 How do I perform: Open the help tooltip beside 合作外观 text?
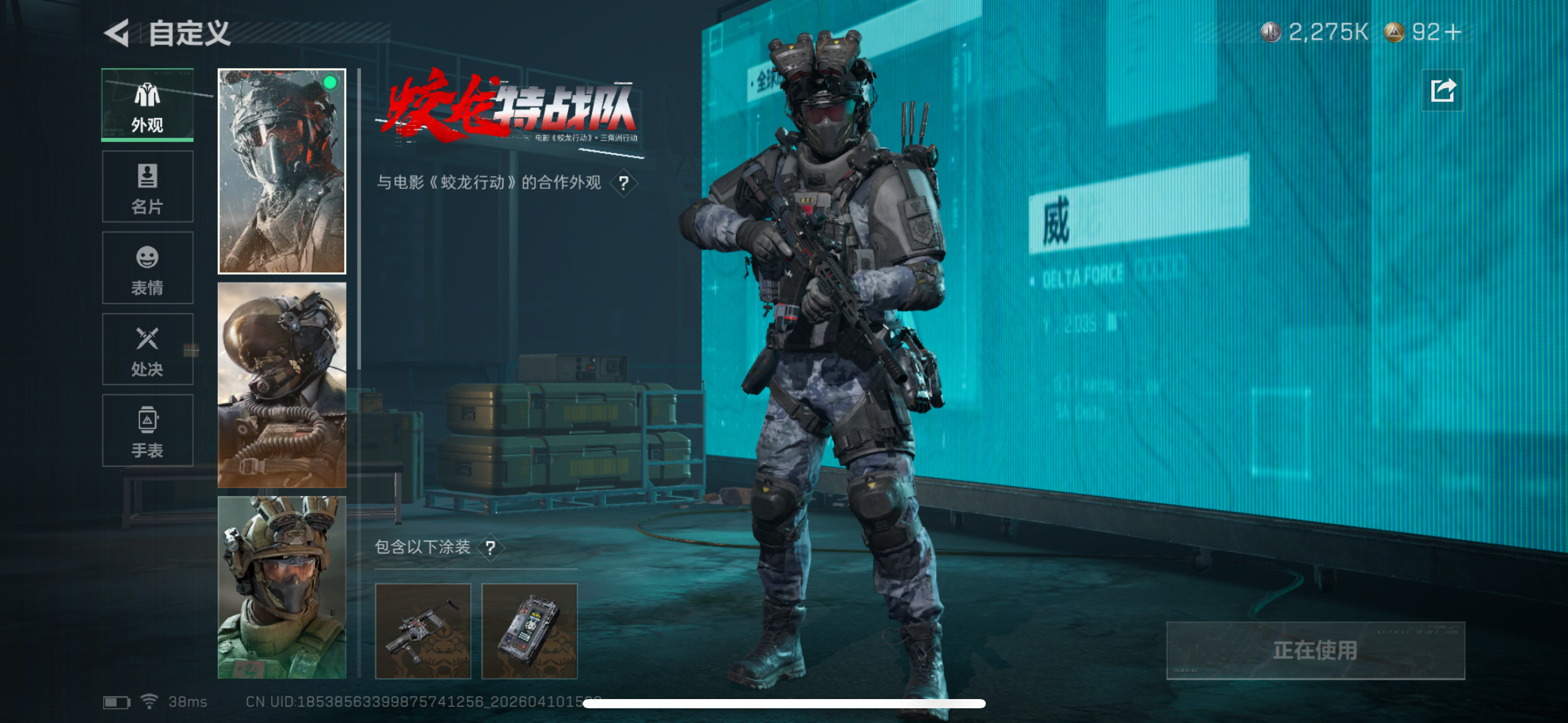tap(624, 183)
